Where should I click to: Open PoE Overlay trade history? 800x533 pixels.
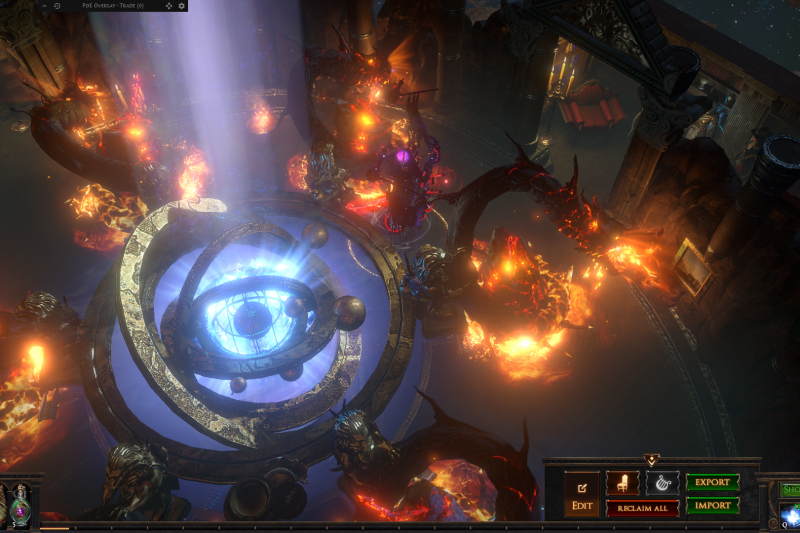pos(57,6)
